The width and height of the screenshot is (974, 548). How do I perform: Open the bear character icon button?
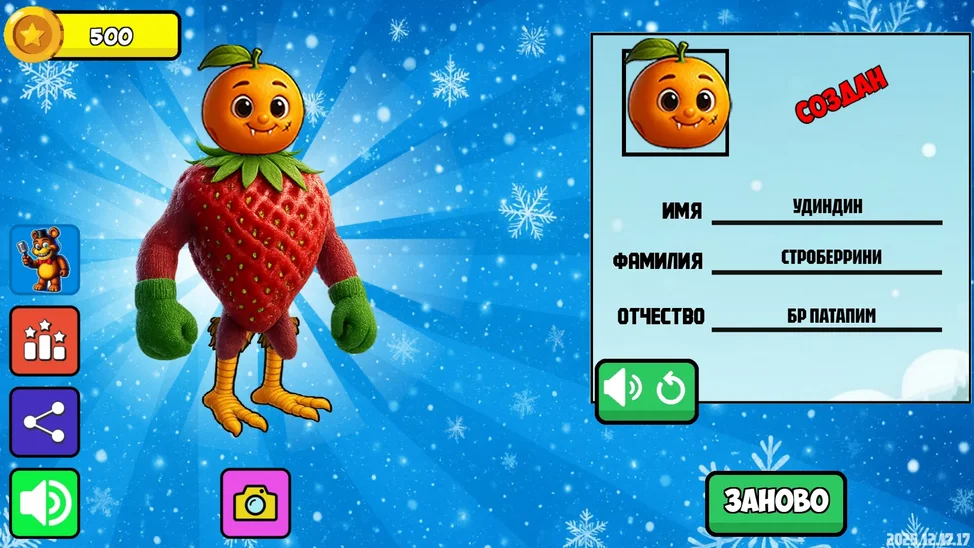click(x=45, y=259)
